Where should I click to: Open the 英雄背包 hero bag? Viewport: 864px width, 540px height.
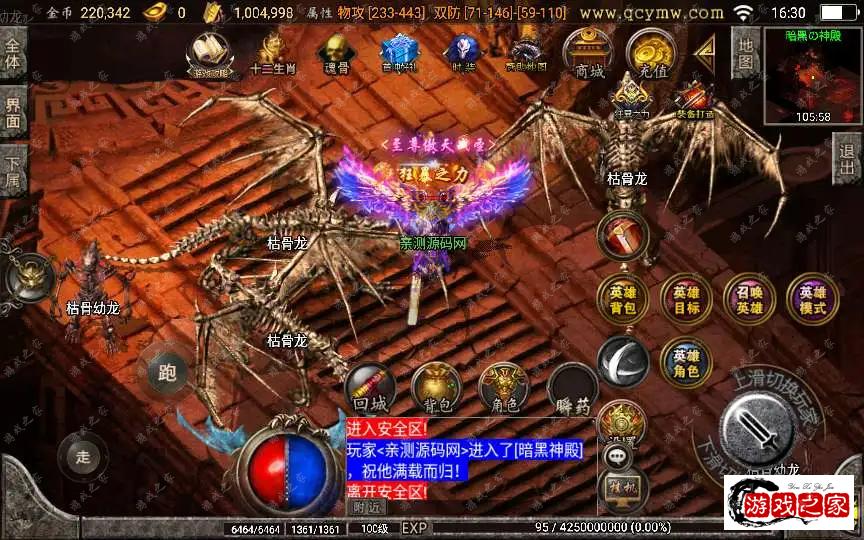click(622, 299)
